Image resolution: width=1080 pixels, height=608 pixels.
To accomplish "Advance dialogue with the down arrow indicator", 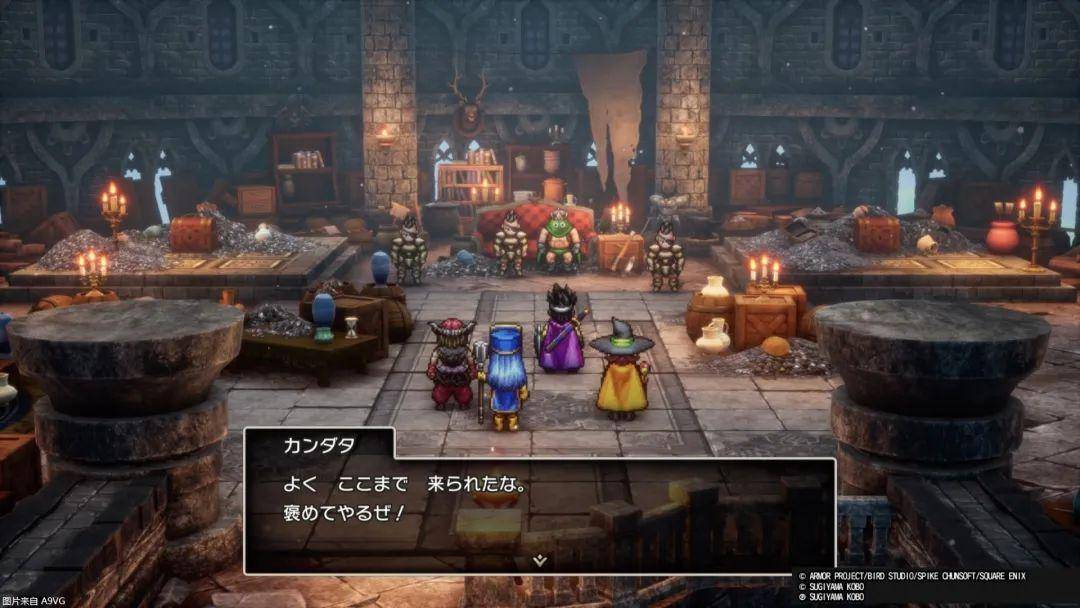I will coord(540,561).
